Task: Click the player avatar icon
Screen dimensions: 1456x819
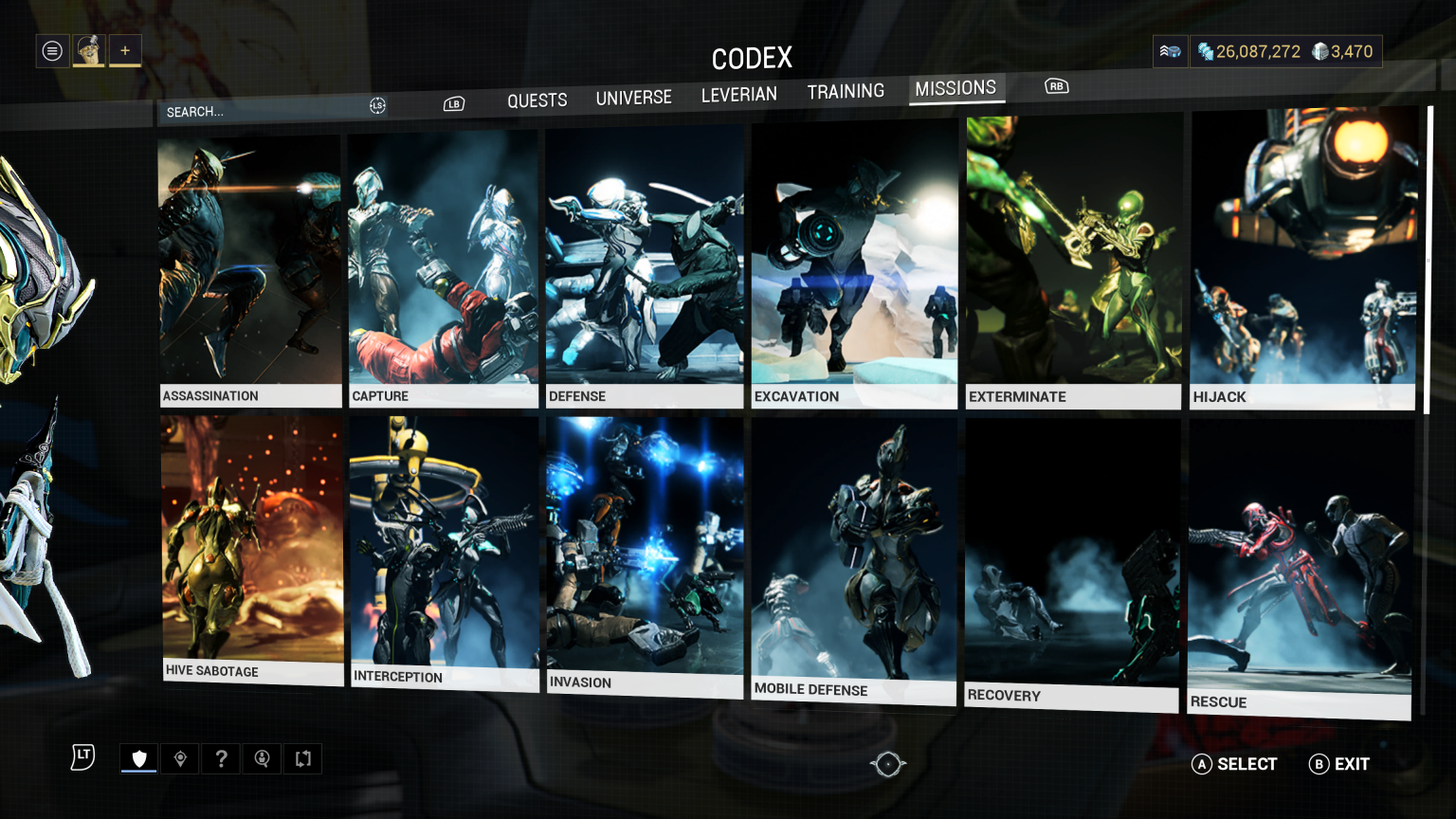Action: click(89, 51)
